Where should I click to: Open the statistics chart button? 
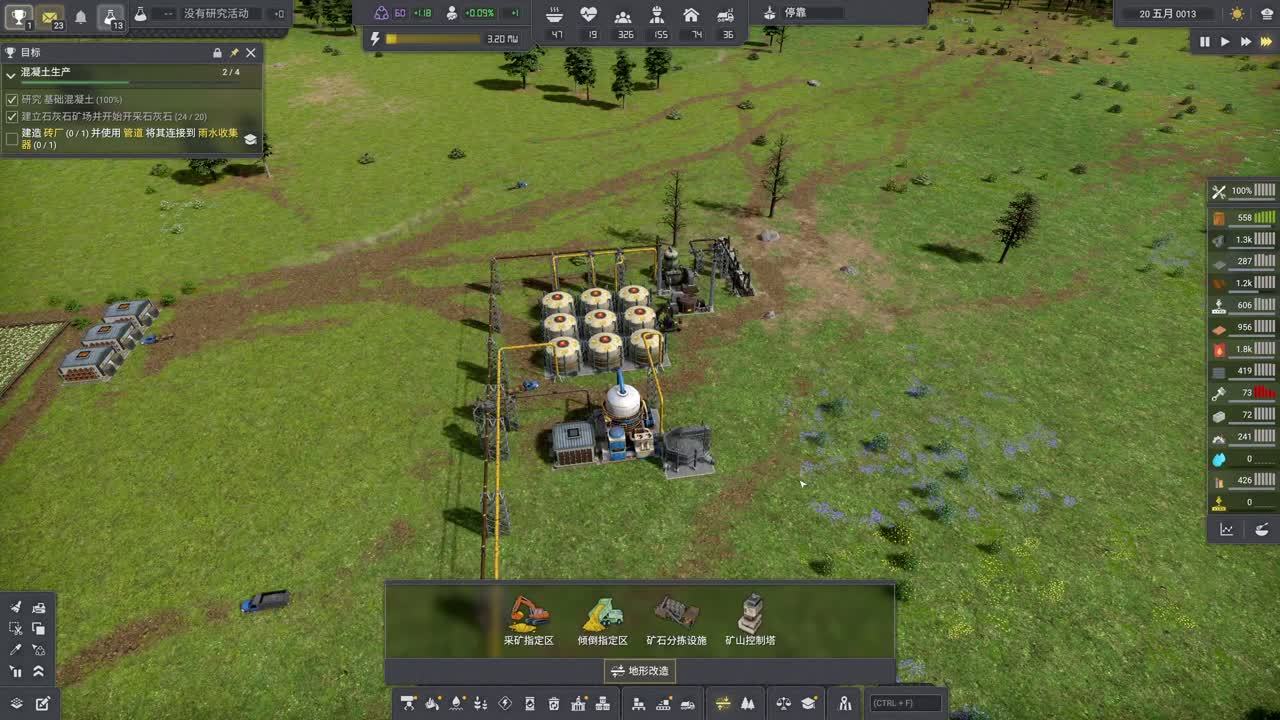1227,530
